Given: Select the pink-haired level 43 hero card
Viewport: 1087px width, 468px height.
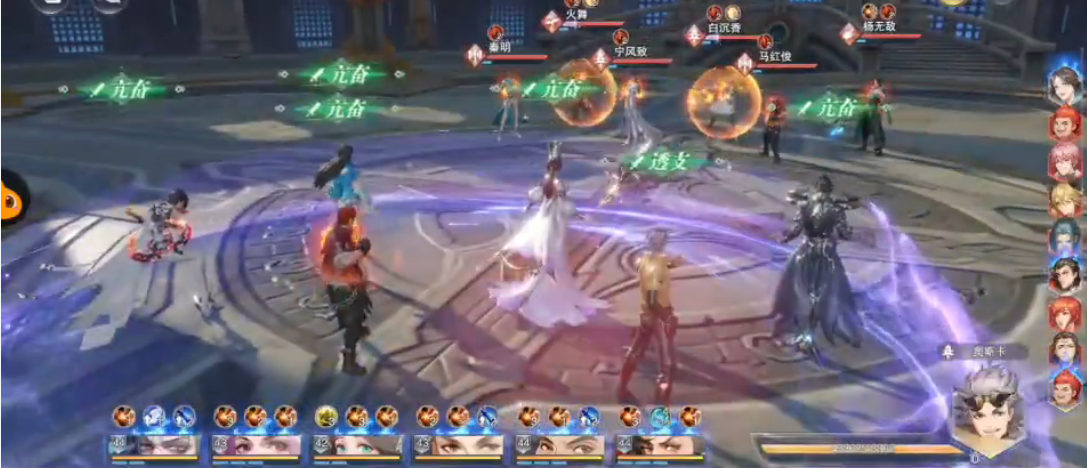Looking at the screenshot, I should tap(255, 445).
